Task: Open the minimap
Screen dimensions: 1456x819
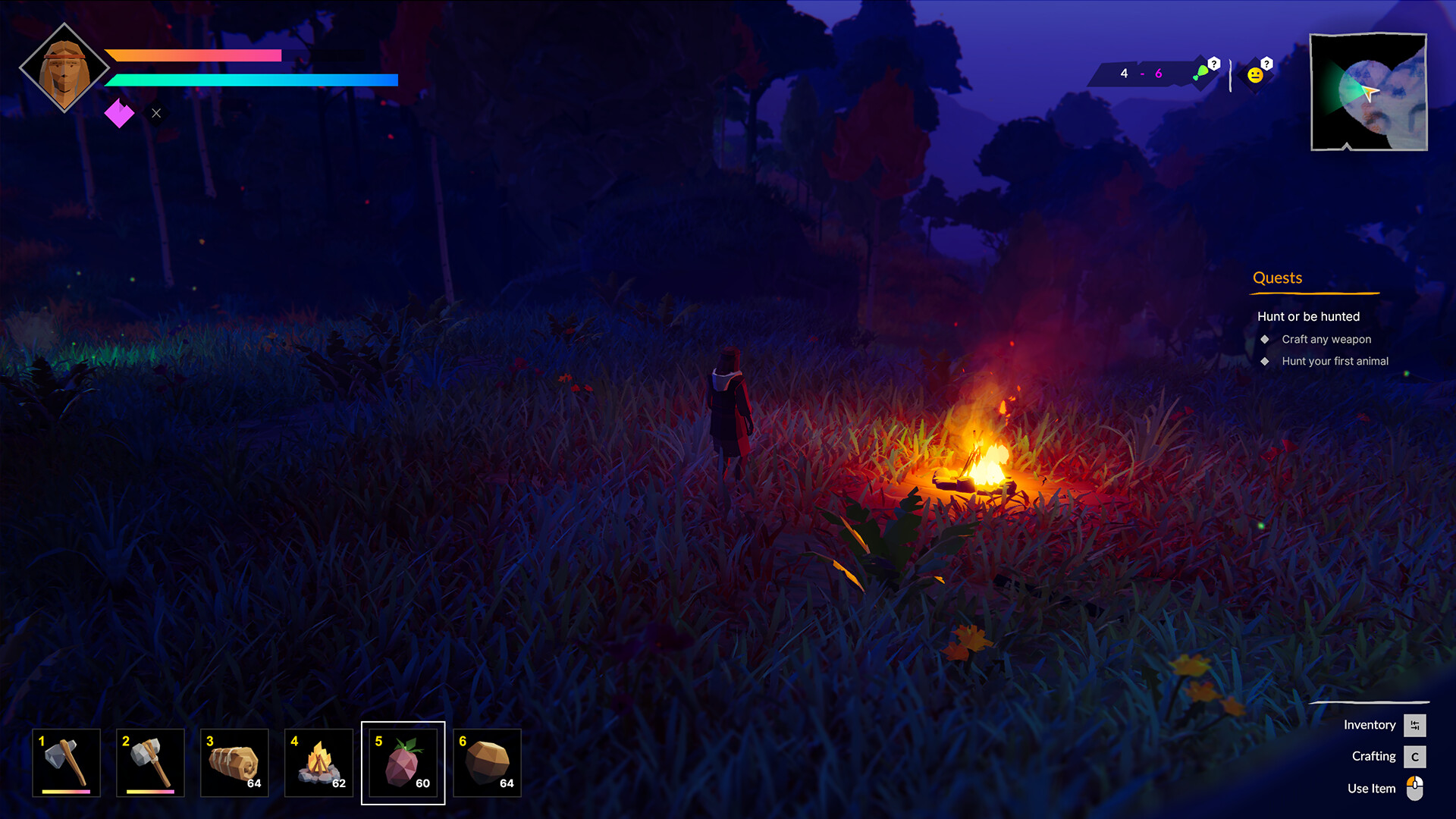Action: [1369, 92]
